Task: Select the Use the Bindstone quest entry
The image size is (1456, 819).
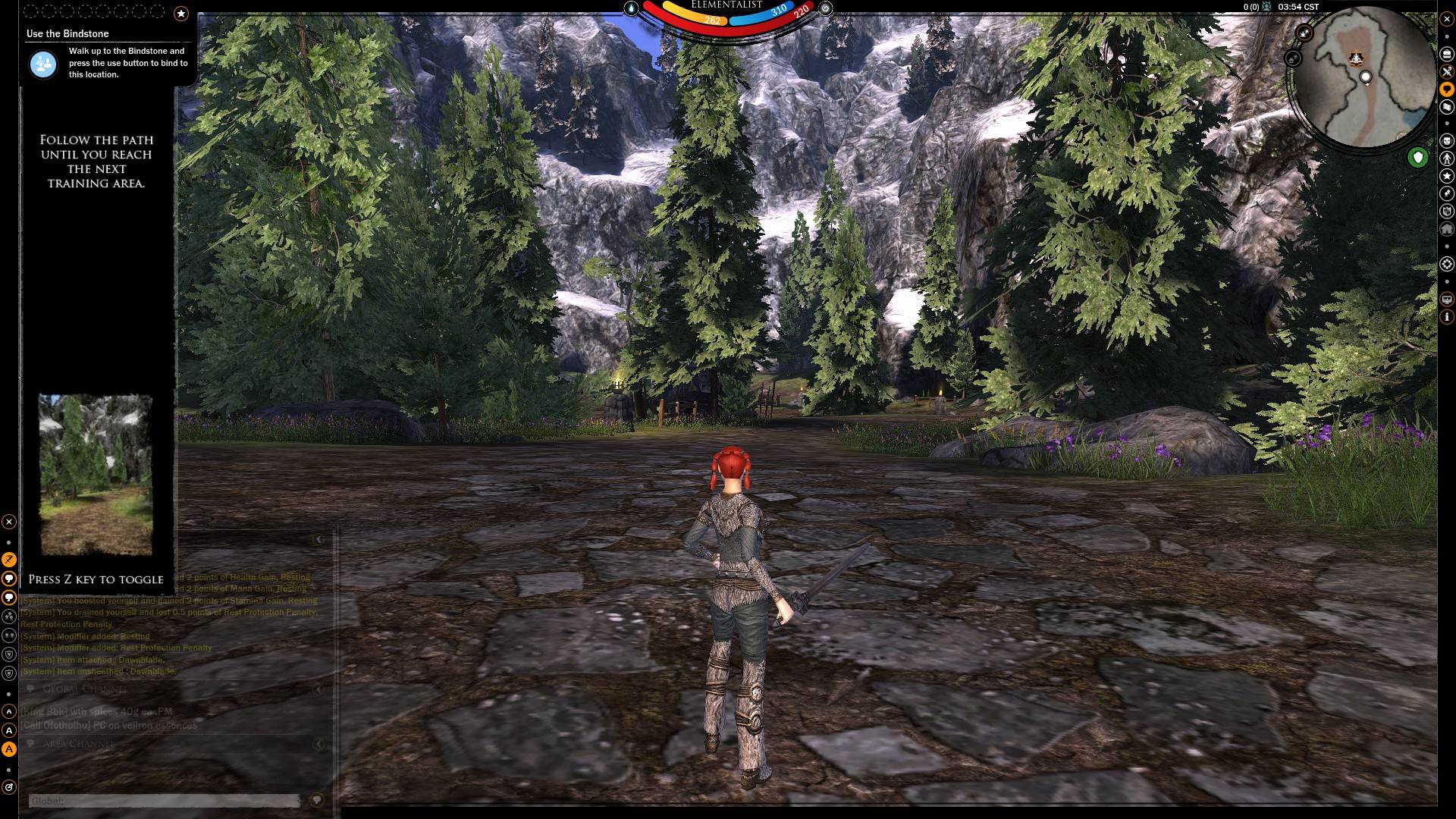Action: [67, 33]
